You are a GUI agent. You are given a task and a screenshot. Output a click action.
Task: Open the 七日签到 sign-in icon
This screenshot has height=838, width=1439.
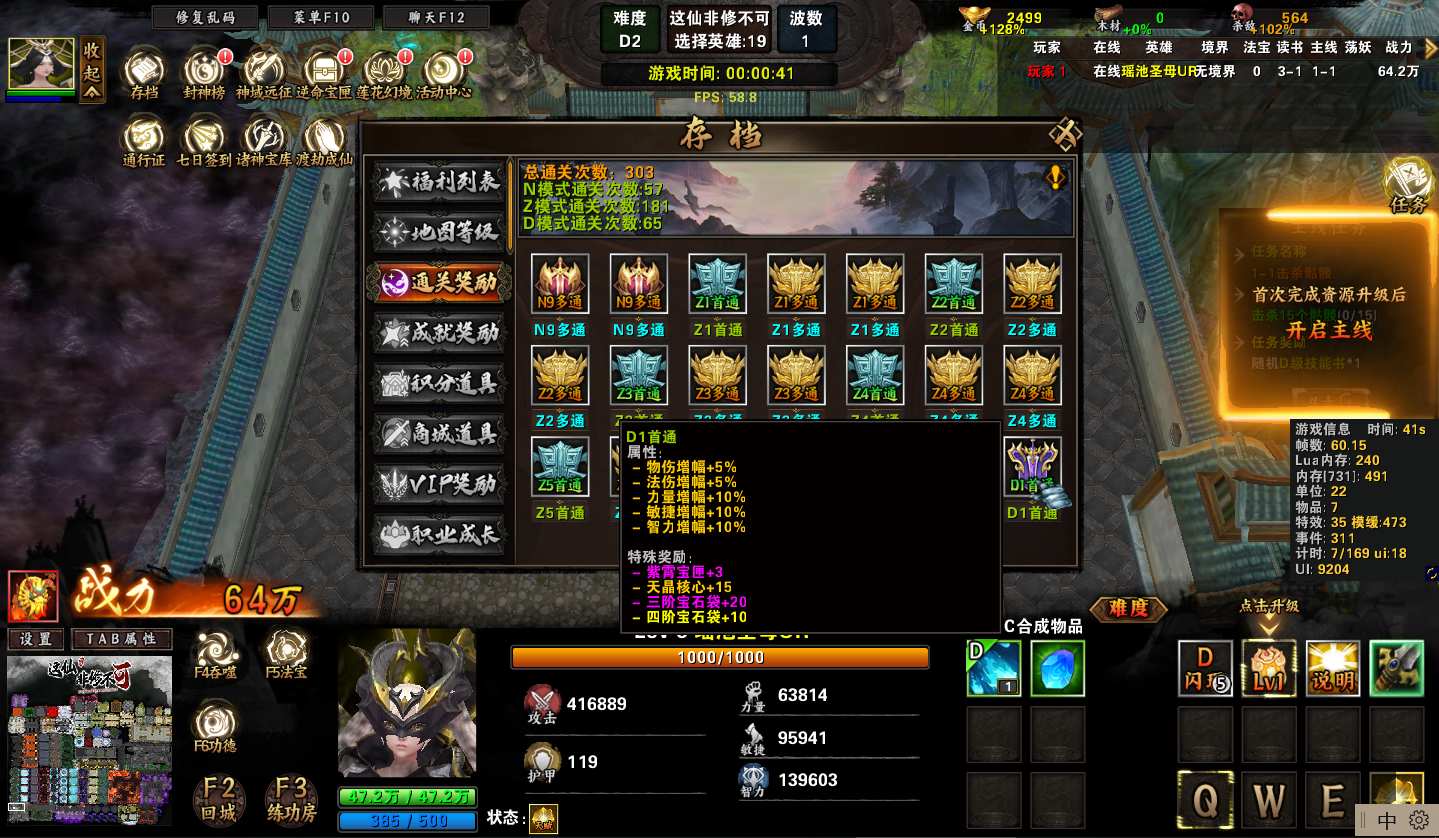coord(204,141)
